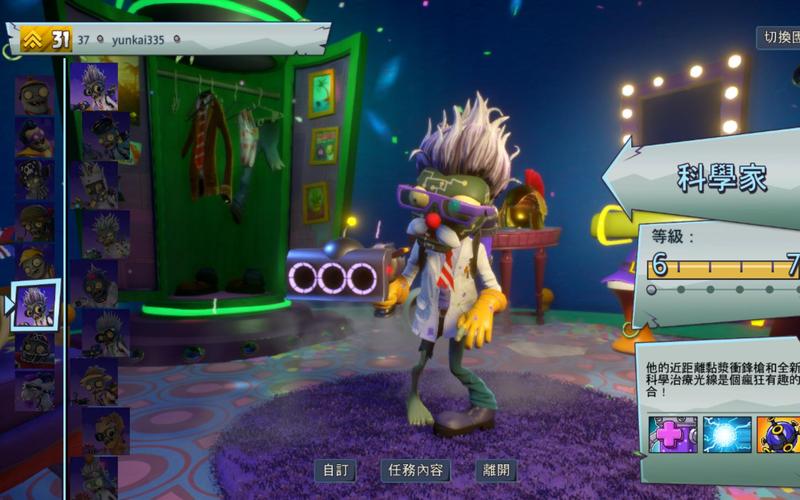Choose the purple-haired Super Brainz class portrait
Viewport: 800px width, 500px height.
click(35, 137)
